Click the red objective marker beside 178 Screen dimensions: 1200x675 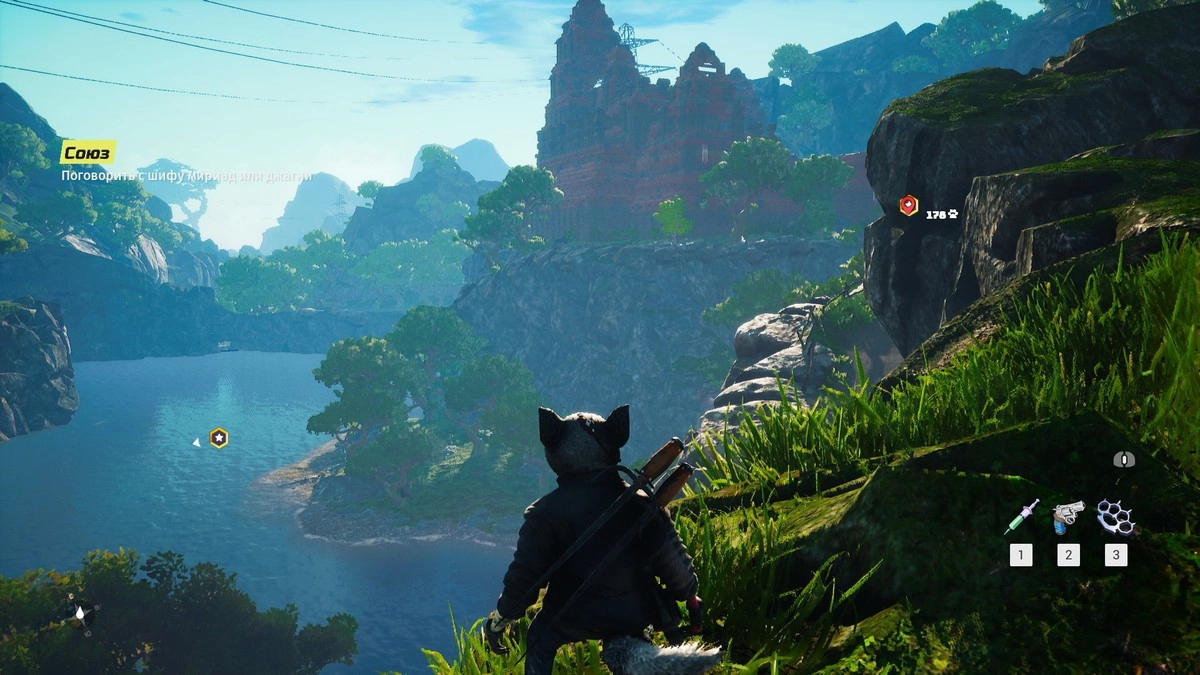pos(908,206)
